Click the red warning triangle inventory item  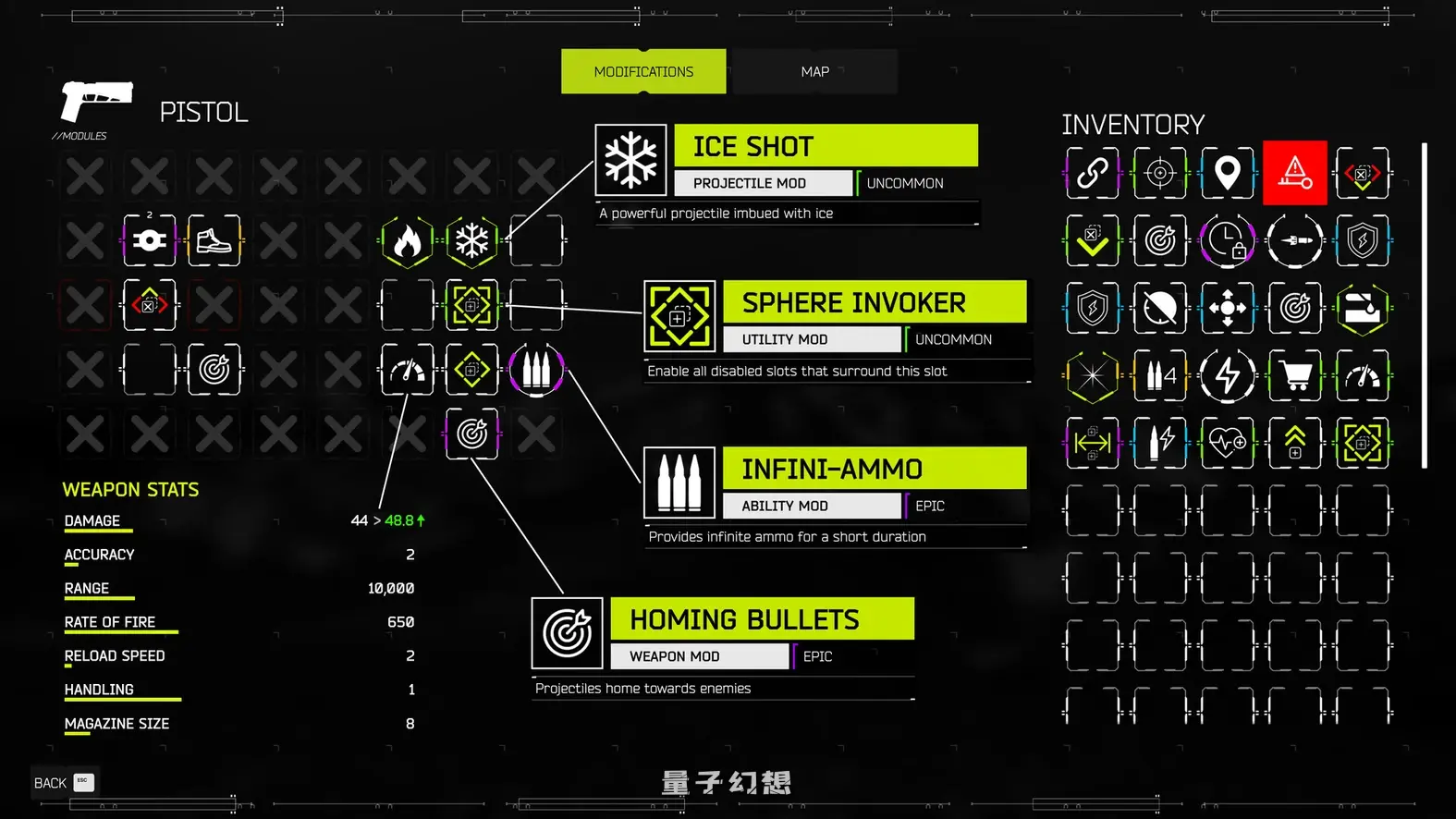point(1294,173)
